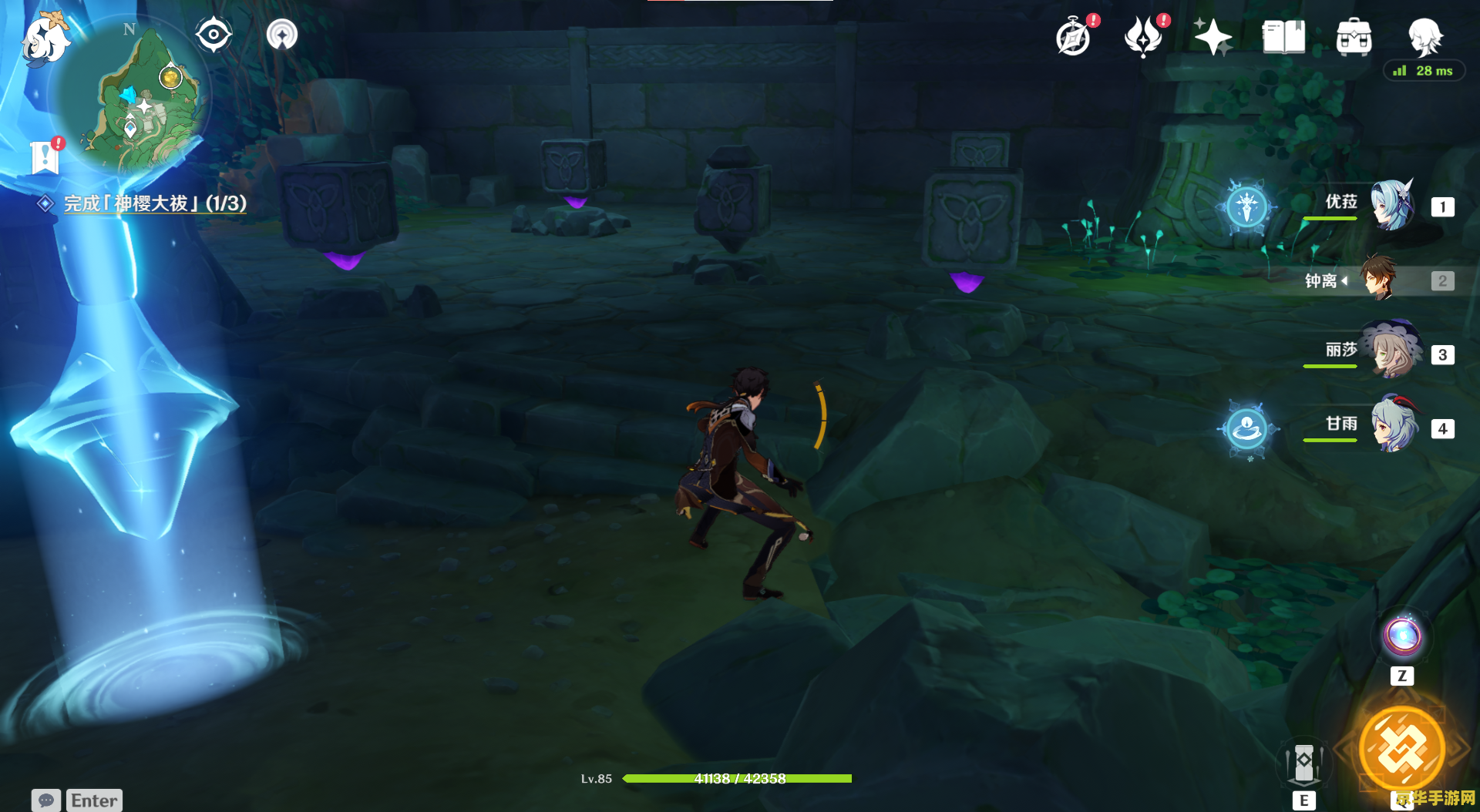The width and height of the screenshot is (1480, 812).
Task: Open the adventurer compass events icon
Action: (1074, 37)
